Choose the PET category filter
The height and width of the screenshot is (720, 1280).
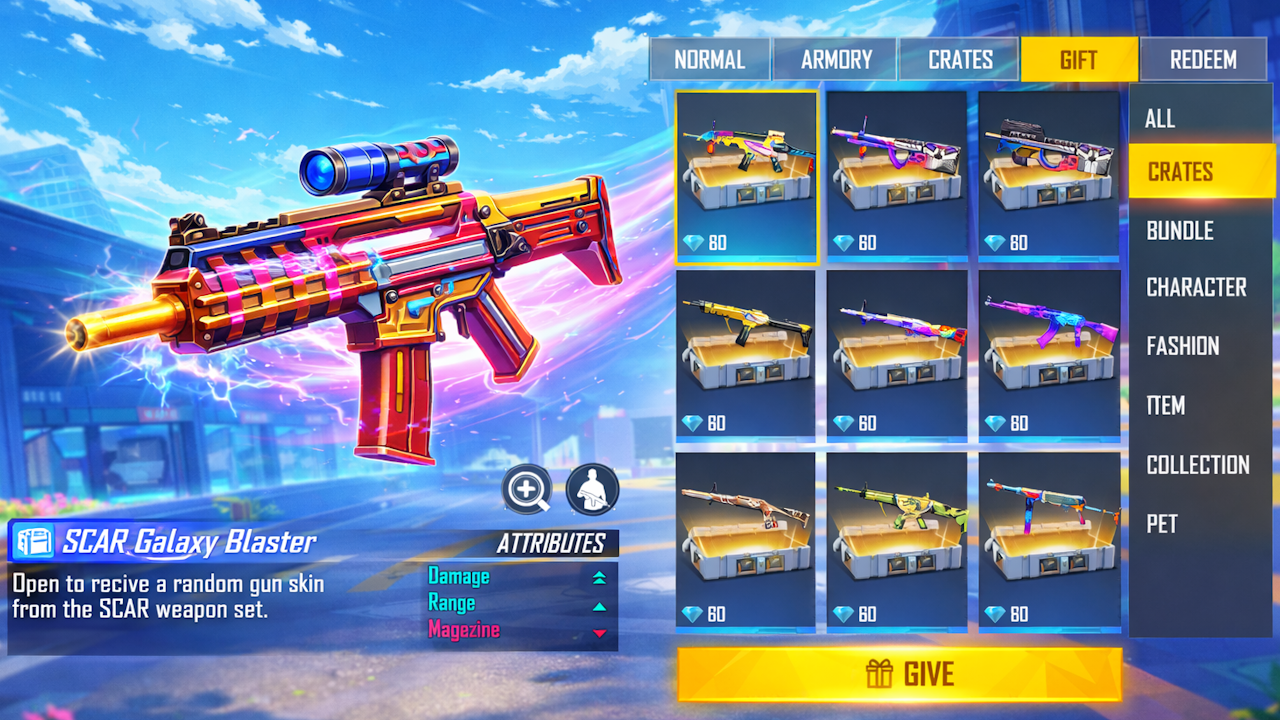coord(1160,523)
